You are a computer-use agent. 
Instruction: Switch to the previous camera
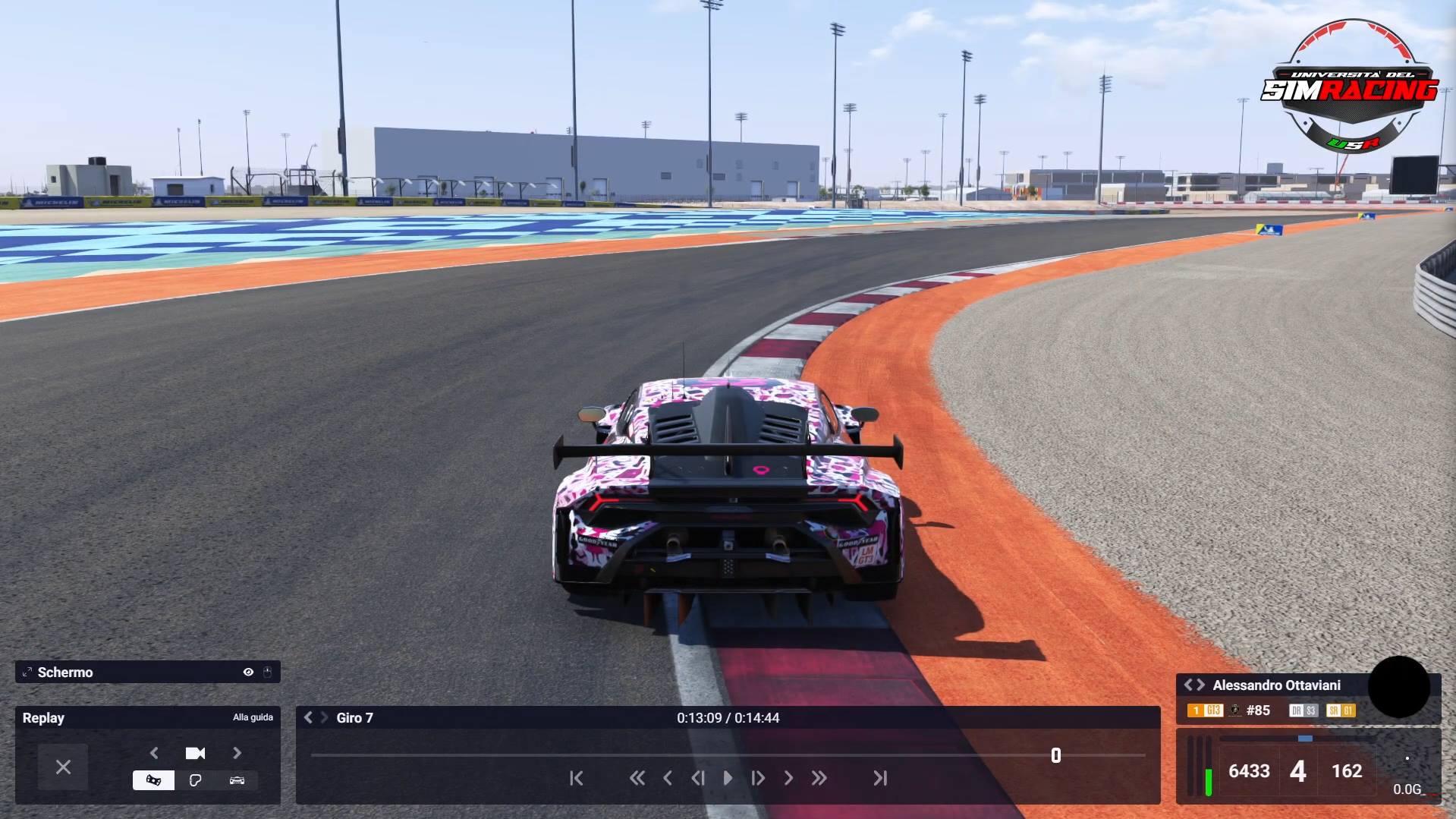point(154,753)
